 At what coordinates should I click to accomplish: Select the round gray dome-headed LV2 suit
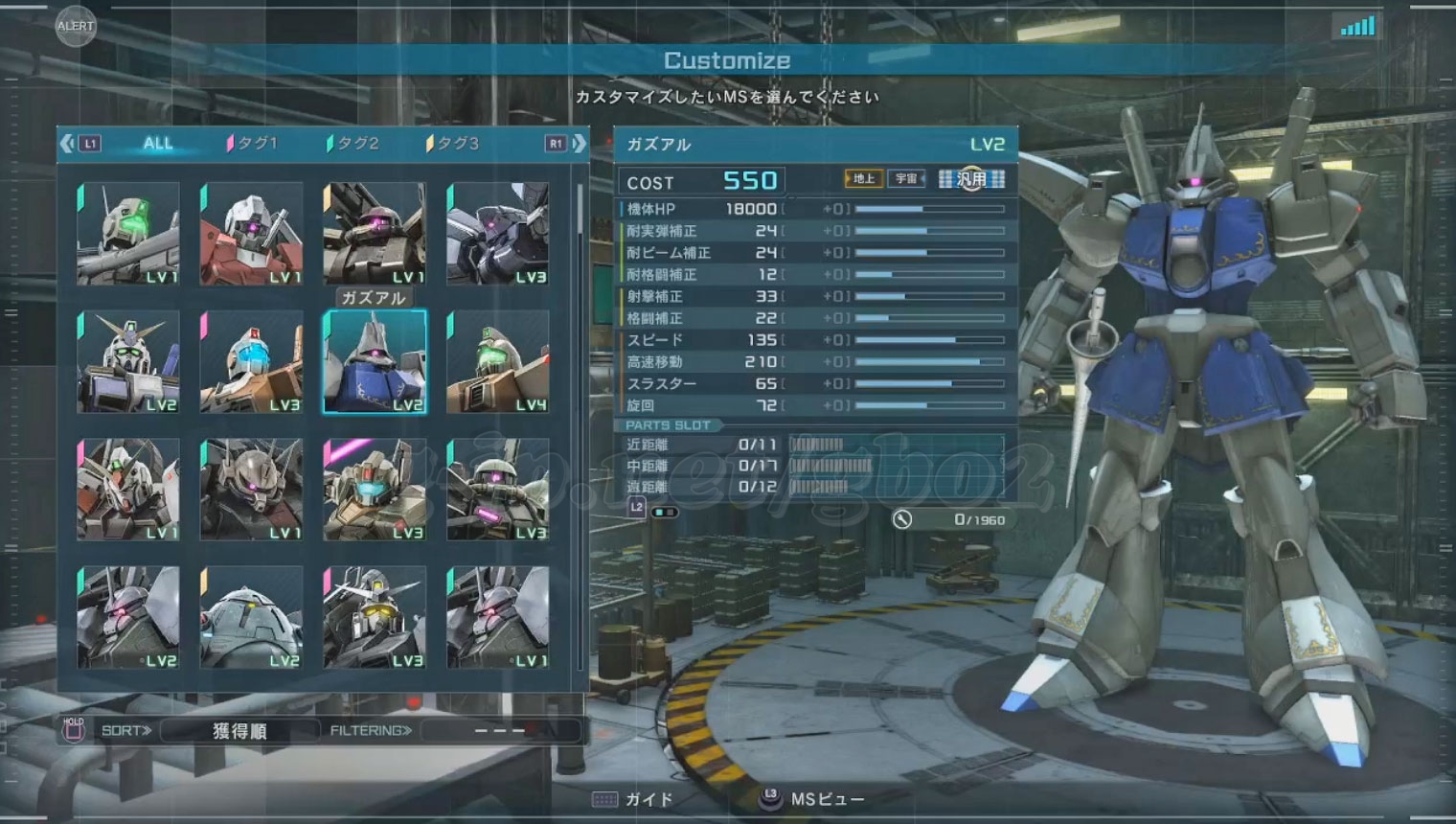(x=251, y=617)
